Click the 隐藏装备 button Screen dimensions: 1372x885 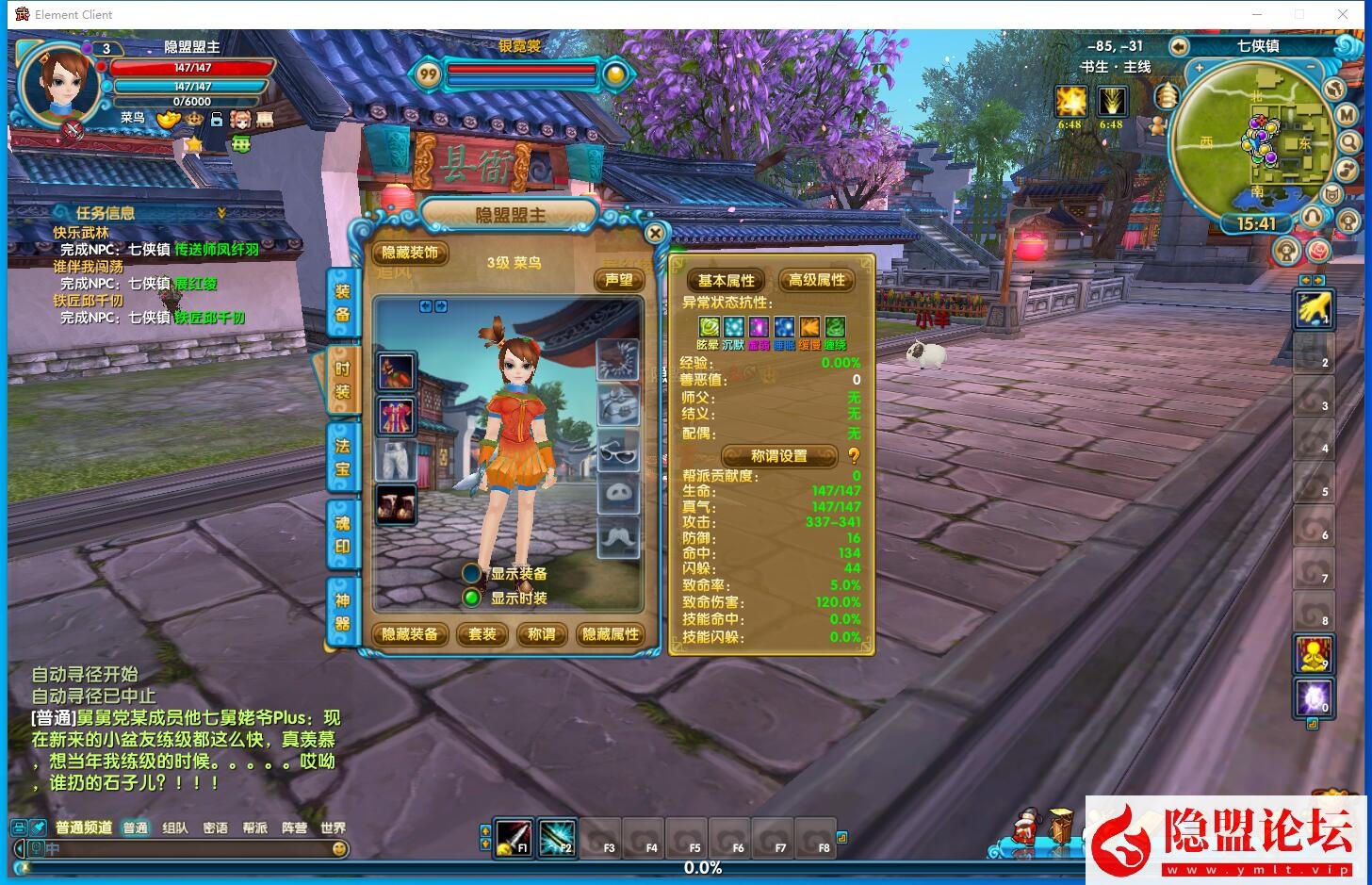pos(410,634)
